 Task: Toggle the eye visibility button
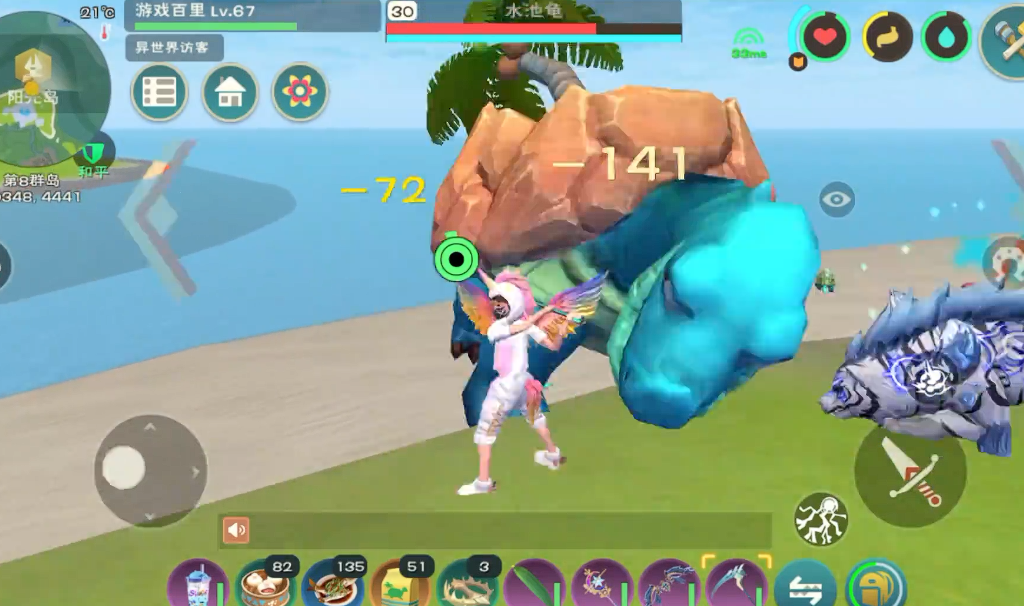(x=836, y=199)
